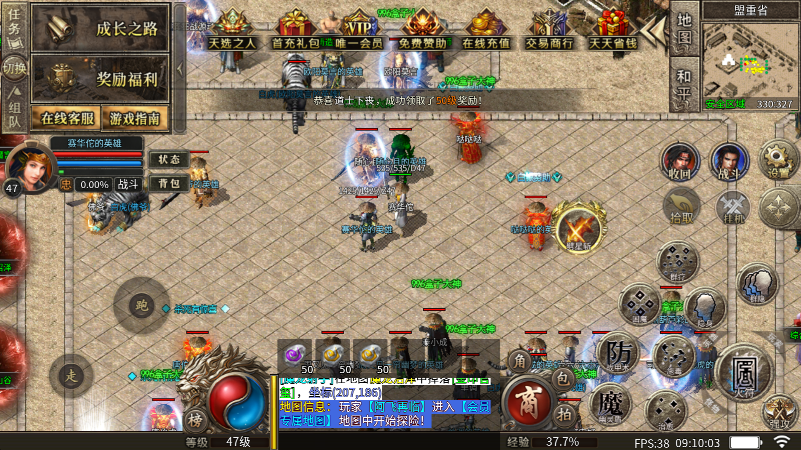The width and height of the screenshot is (801, 450).
Task: Open the 游戏指南 game guide
Action: [134, 118]
